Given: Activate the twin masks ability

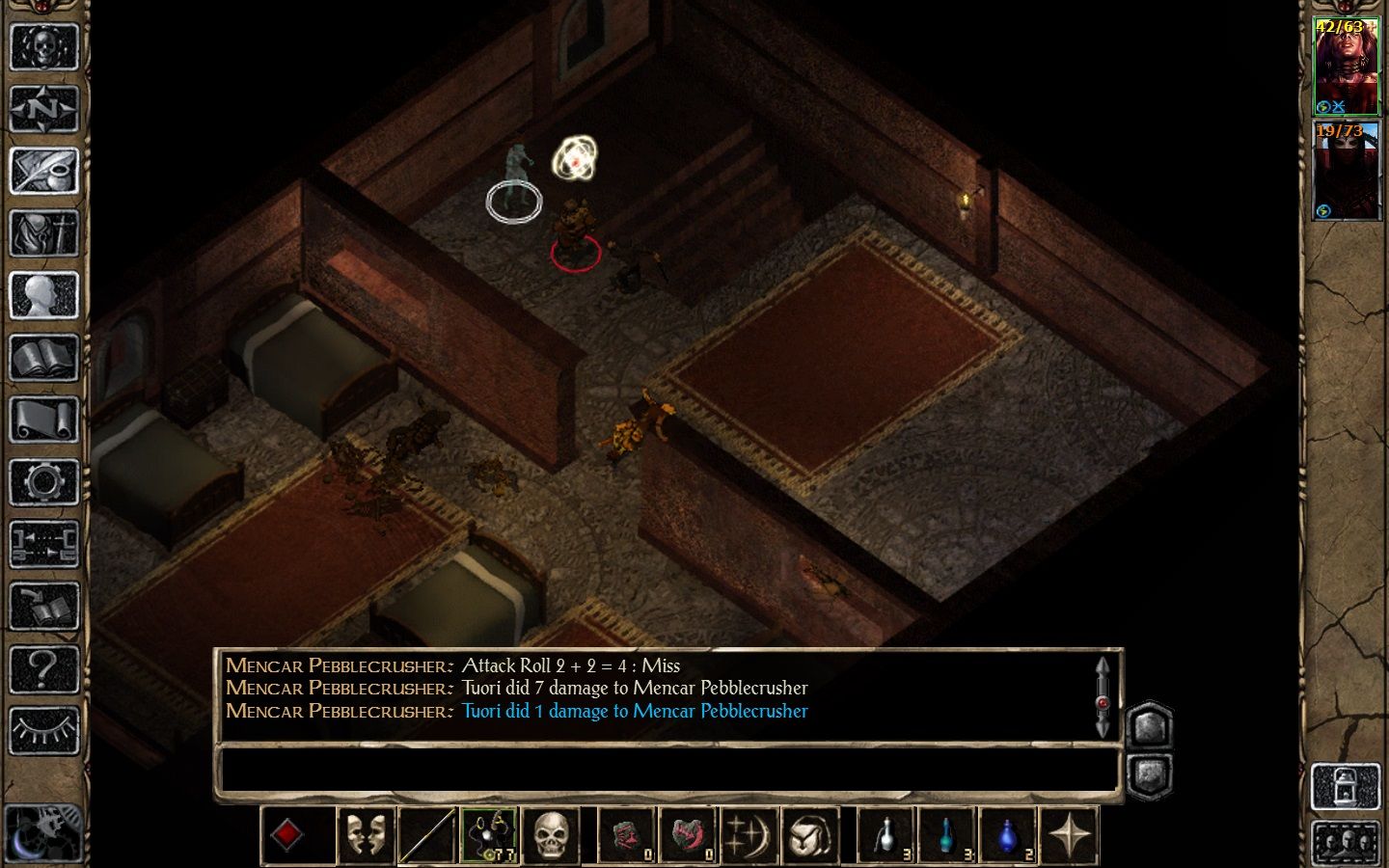Looking at the screenshot, I should pos(366,835).
